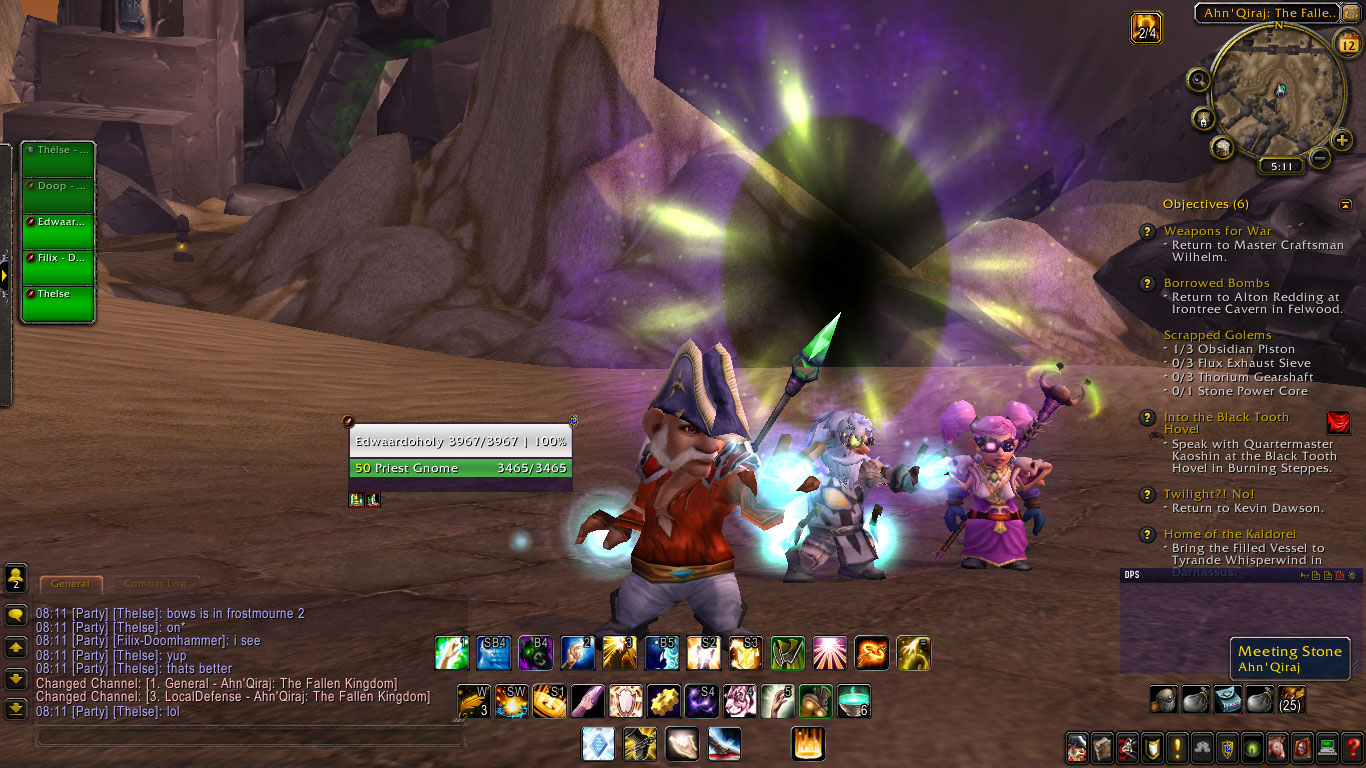Viewport: 1366px width, 768px height.
Task: Select the Weapons for War quest
Action: [1217, 231]
